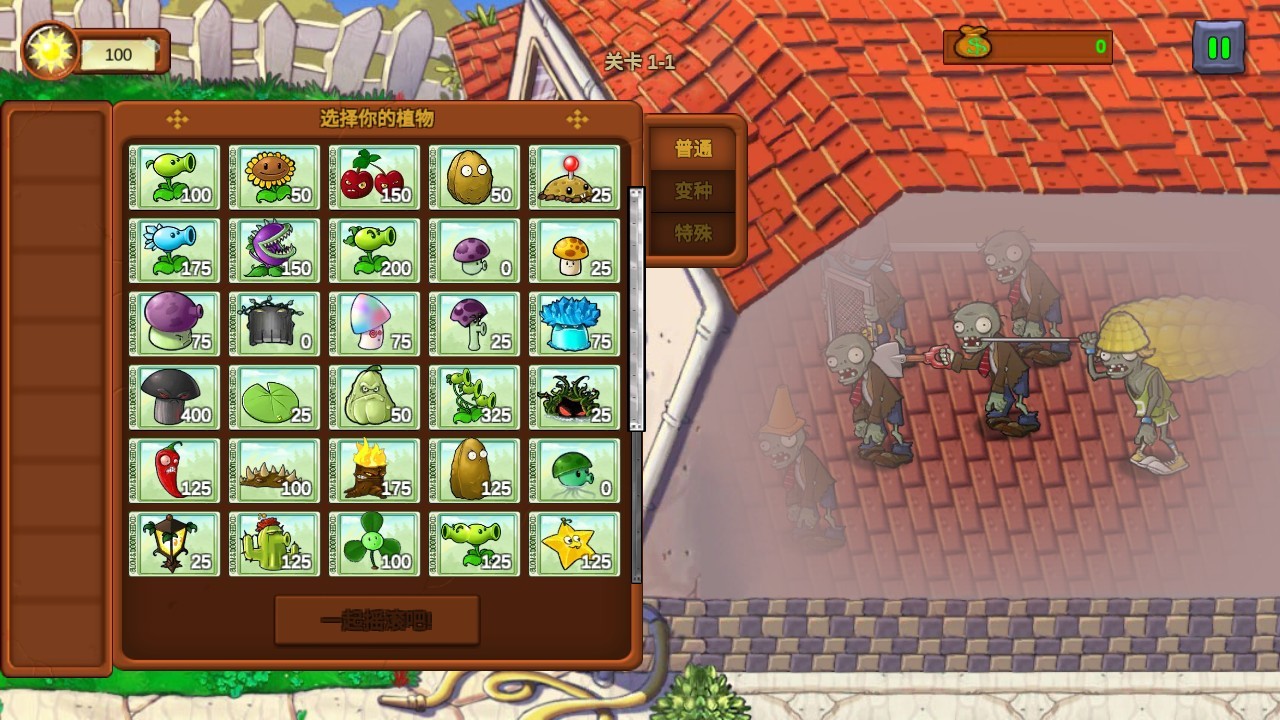
Task: Pick the Cherry Bomb seed card
Action: (374, 177)
